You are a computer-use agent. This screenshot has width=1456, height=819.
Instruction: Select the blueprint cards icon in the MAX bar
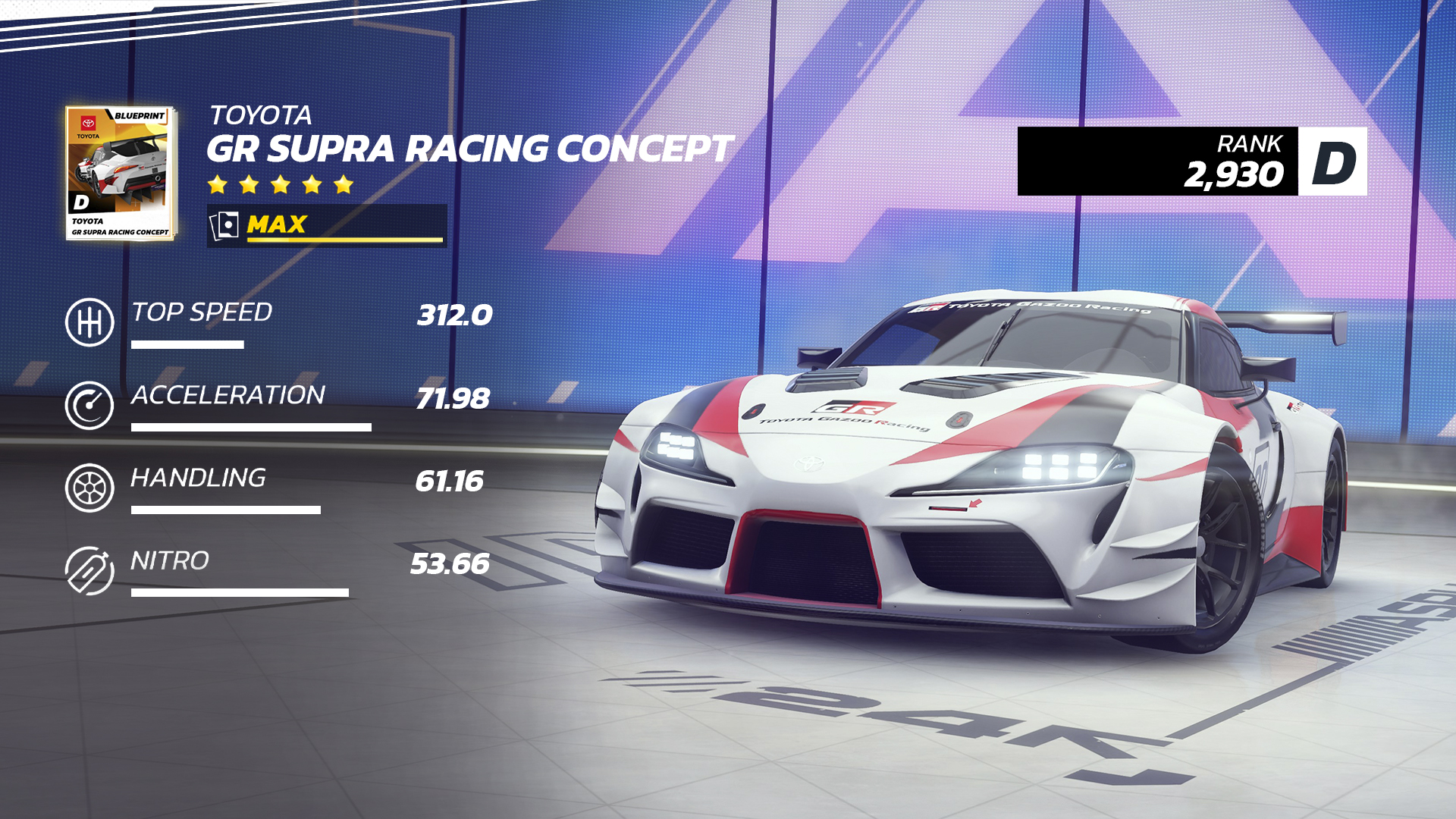pos(225,223)
